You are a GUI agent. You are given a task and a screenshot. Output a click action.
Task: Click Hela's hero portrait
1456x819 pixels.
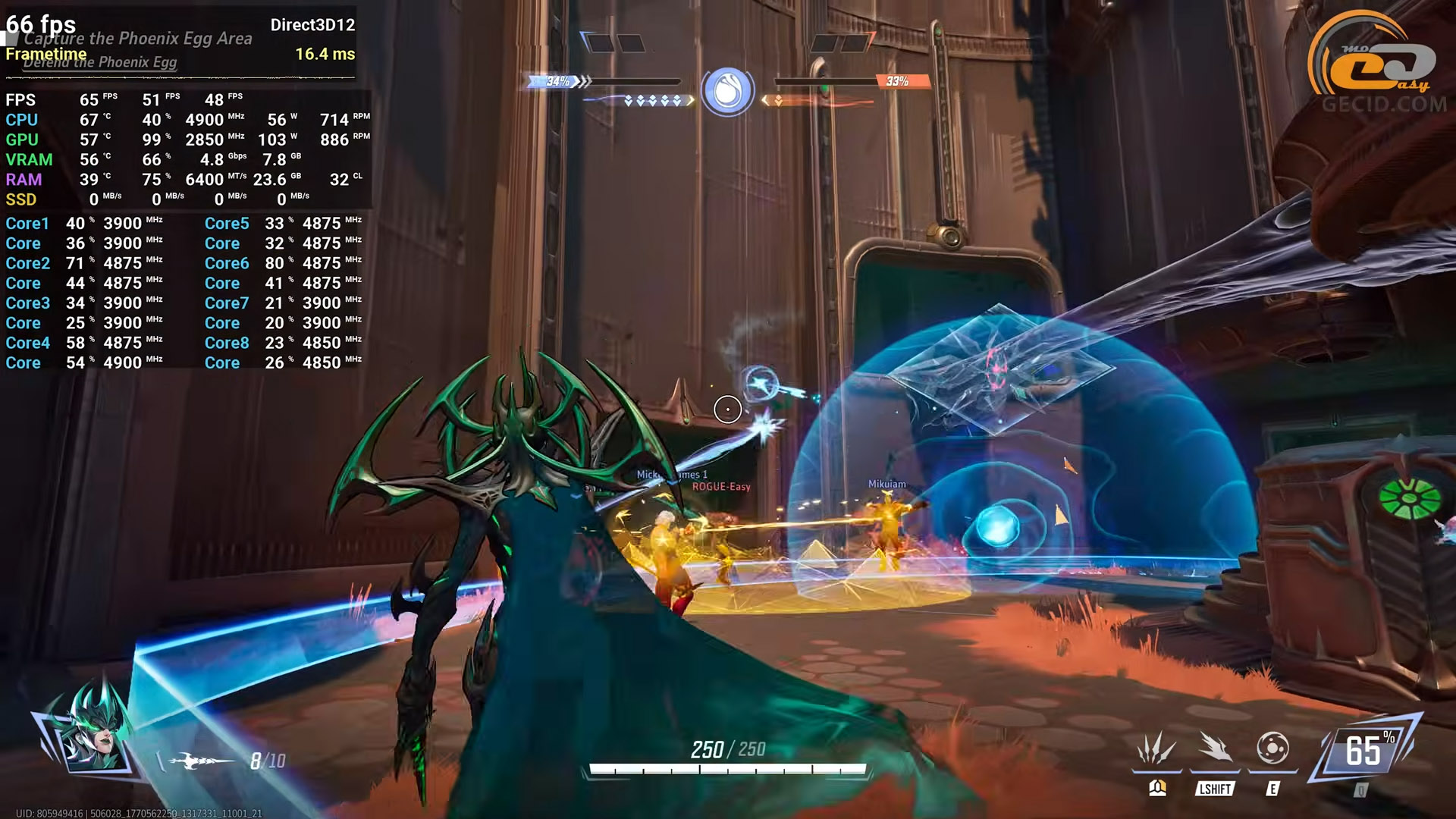[93, 734]
